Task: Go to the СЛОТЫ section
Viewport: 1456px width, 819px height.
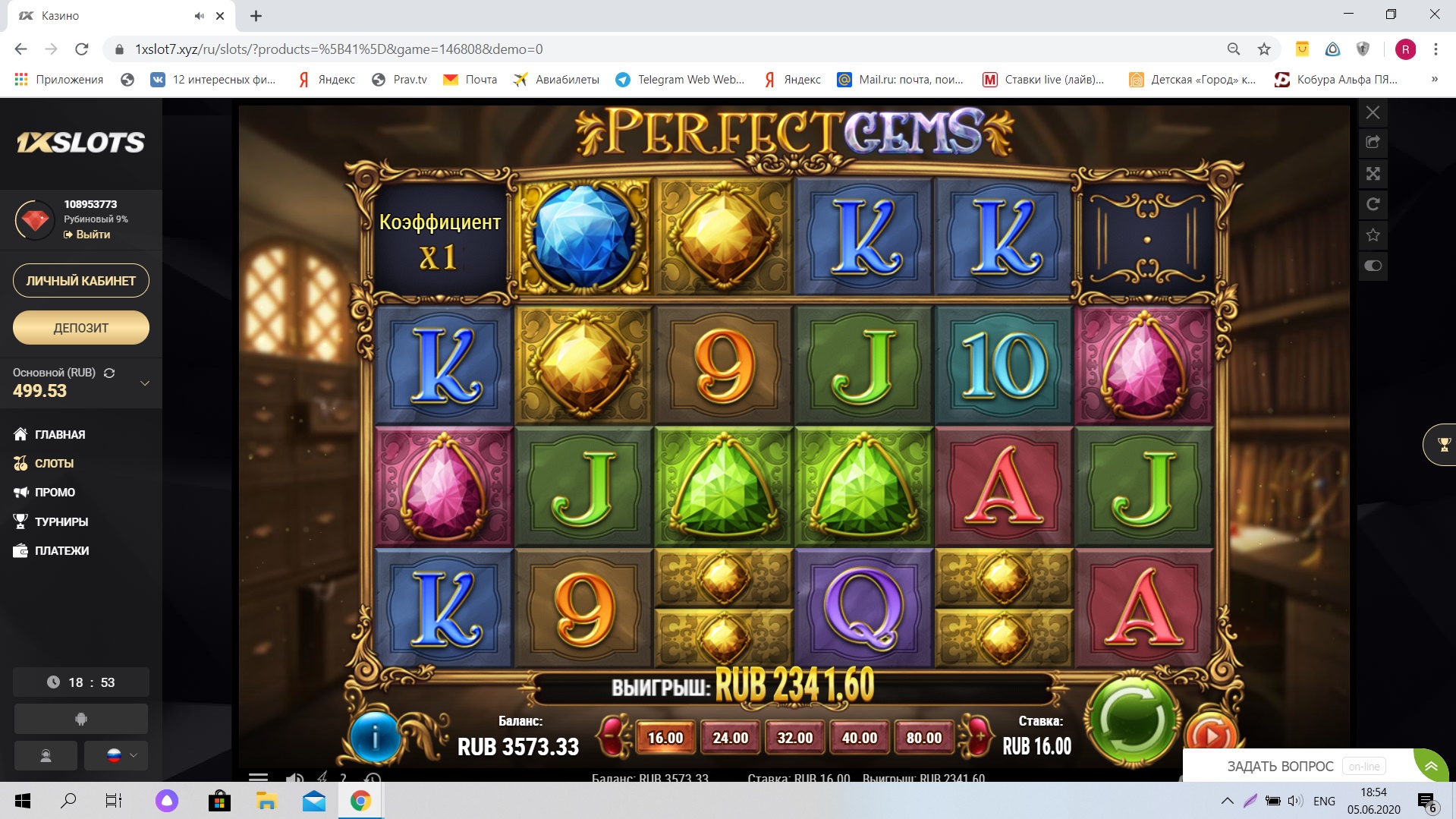Action: pos(54,463)
